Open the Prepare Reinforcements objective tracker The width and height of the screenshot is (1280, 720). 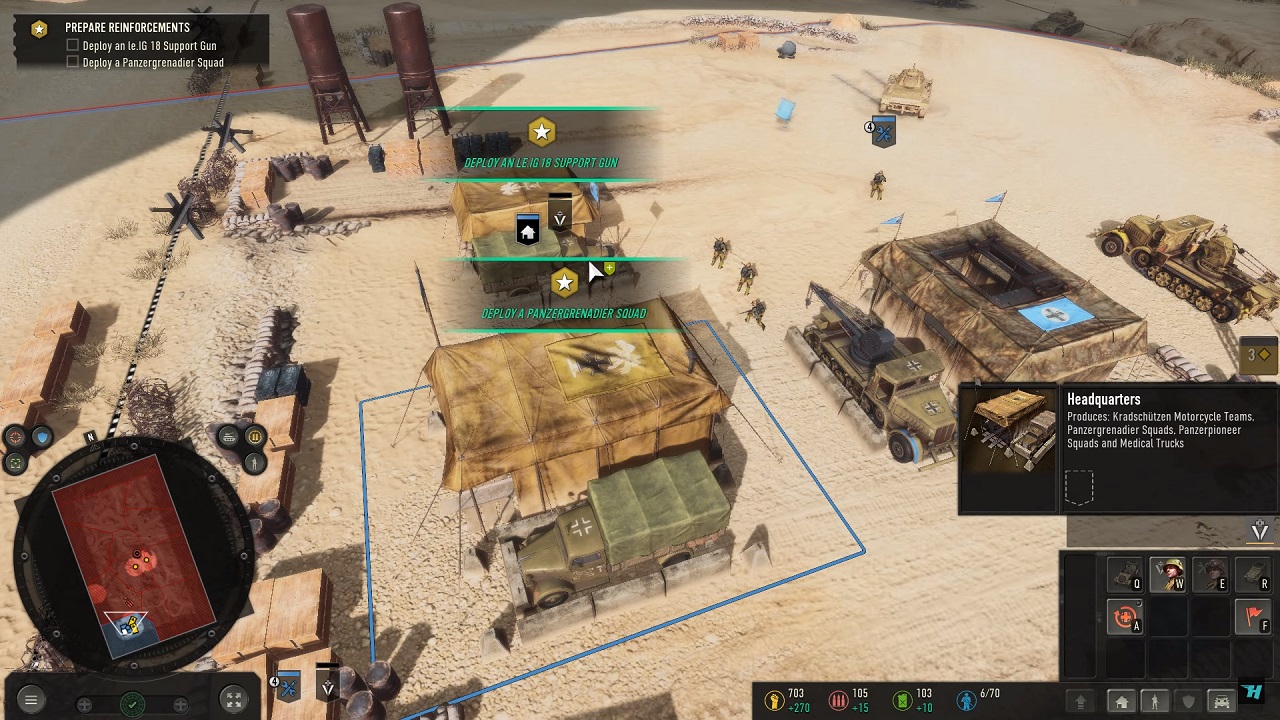tap(127, 28)
